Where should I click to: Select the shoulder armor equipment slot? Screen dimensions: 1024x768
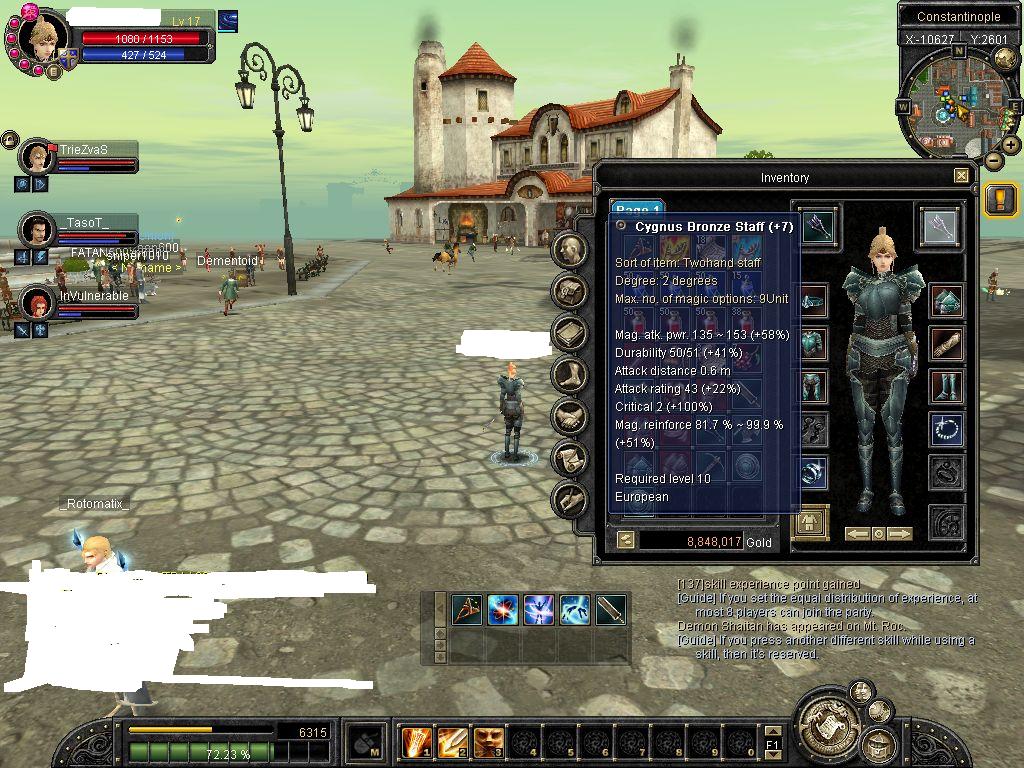point(945,300)
